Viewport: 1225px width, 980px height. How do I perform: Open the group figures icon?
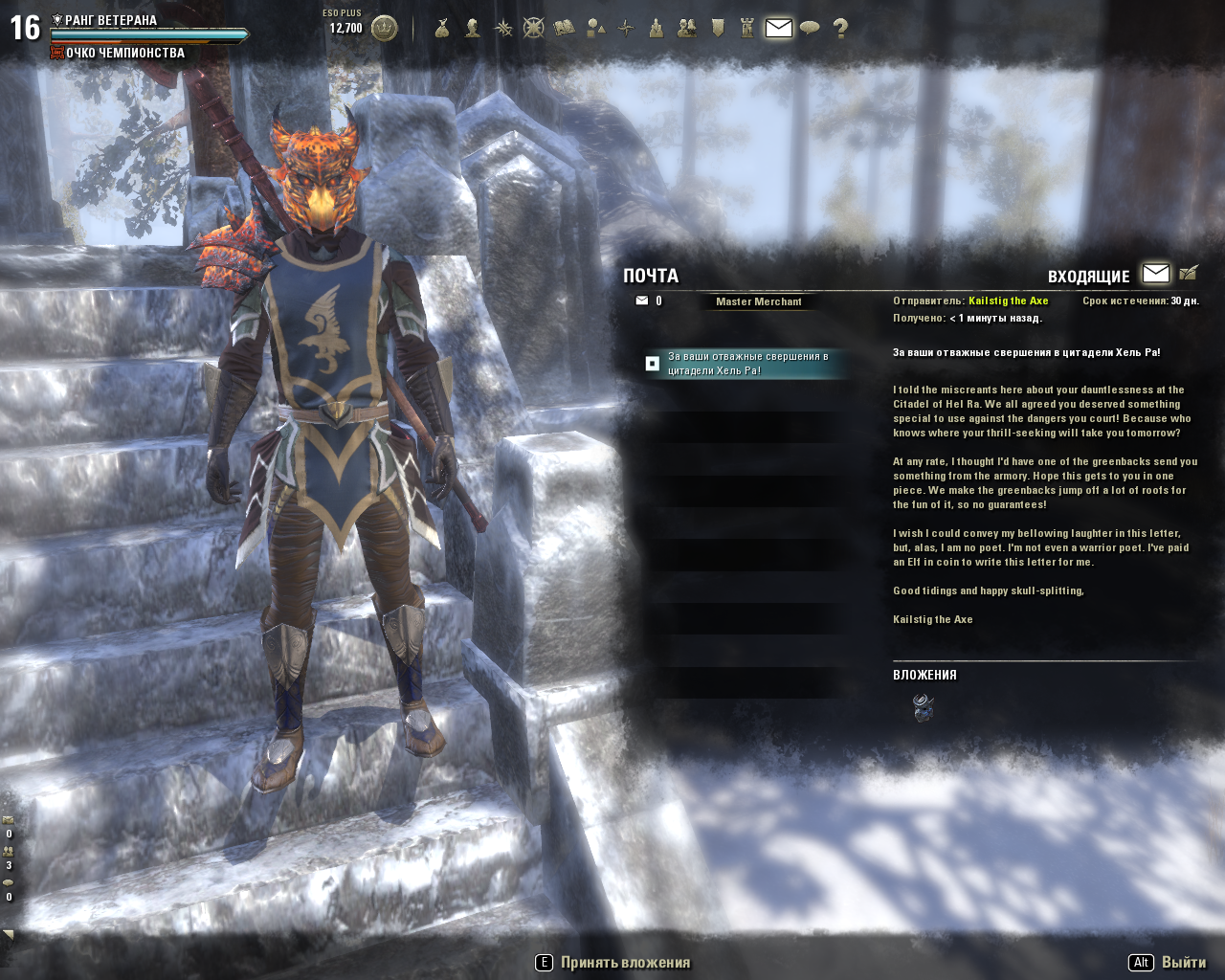point(656,28)
